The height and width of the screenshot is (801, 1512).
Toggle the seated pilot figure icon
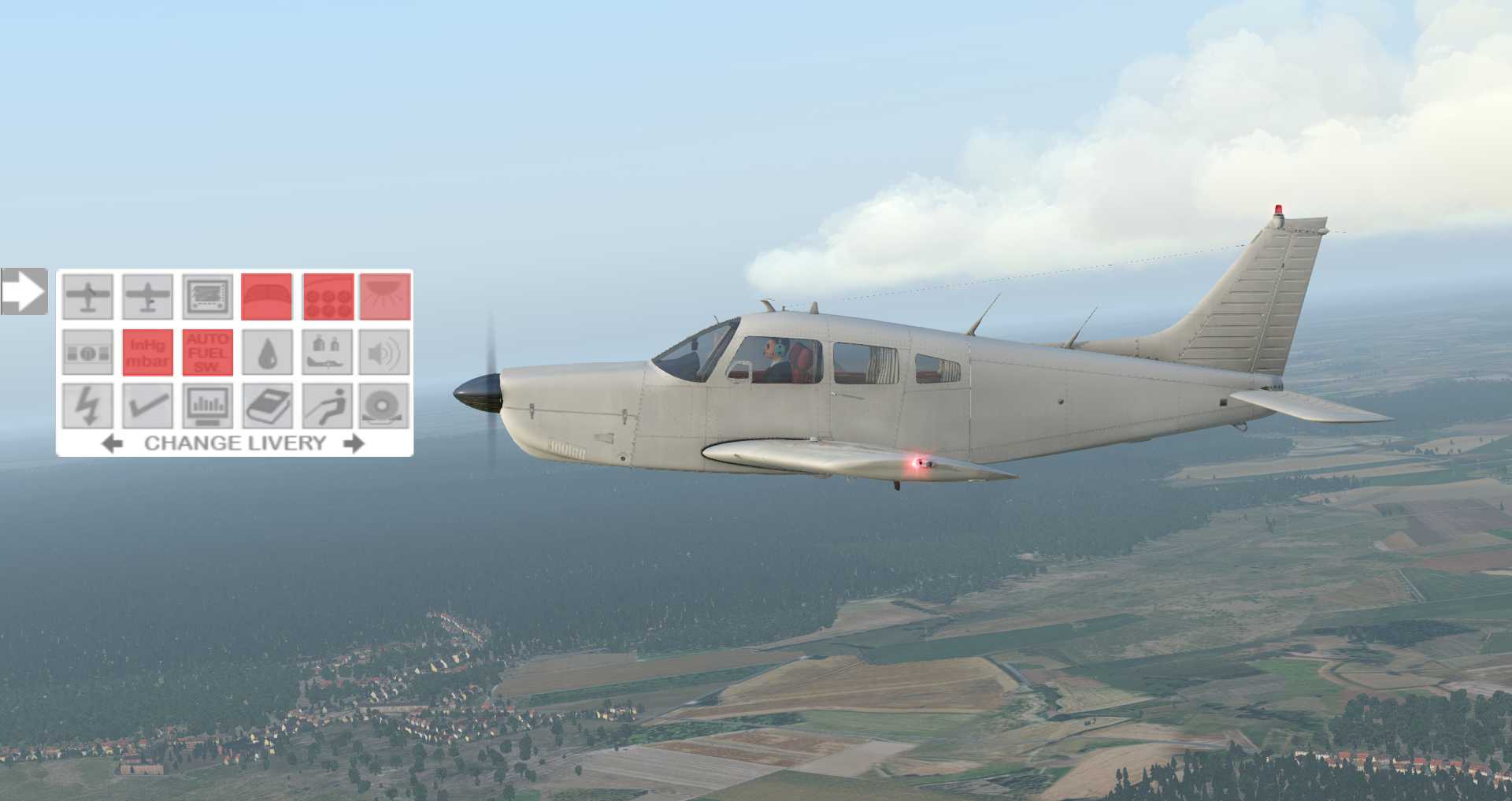[327, 406]
